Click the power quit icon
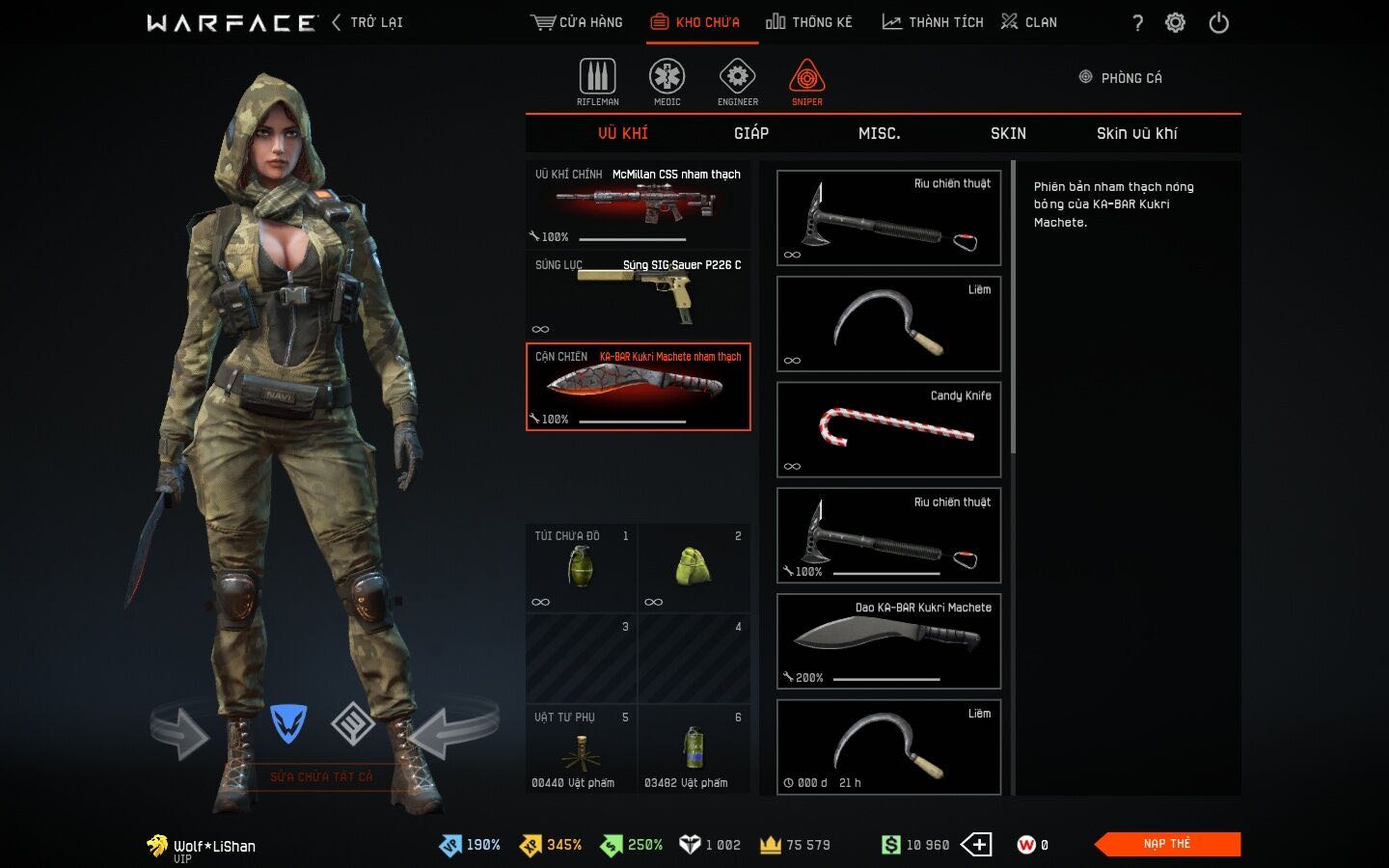This screenshot has height=868, width=1389. tap(1219, 23)
